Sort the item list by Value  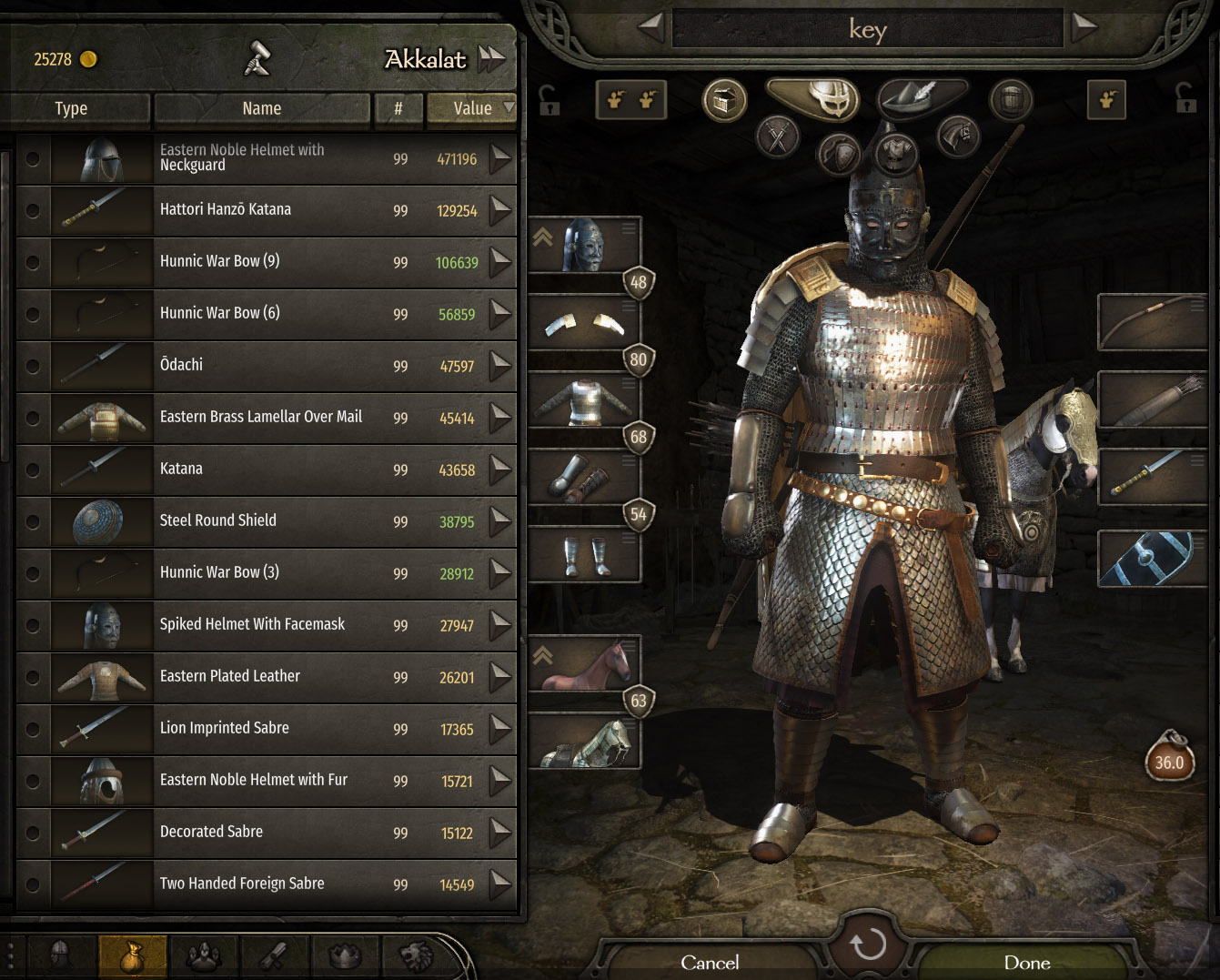[472, 108]
